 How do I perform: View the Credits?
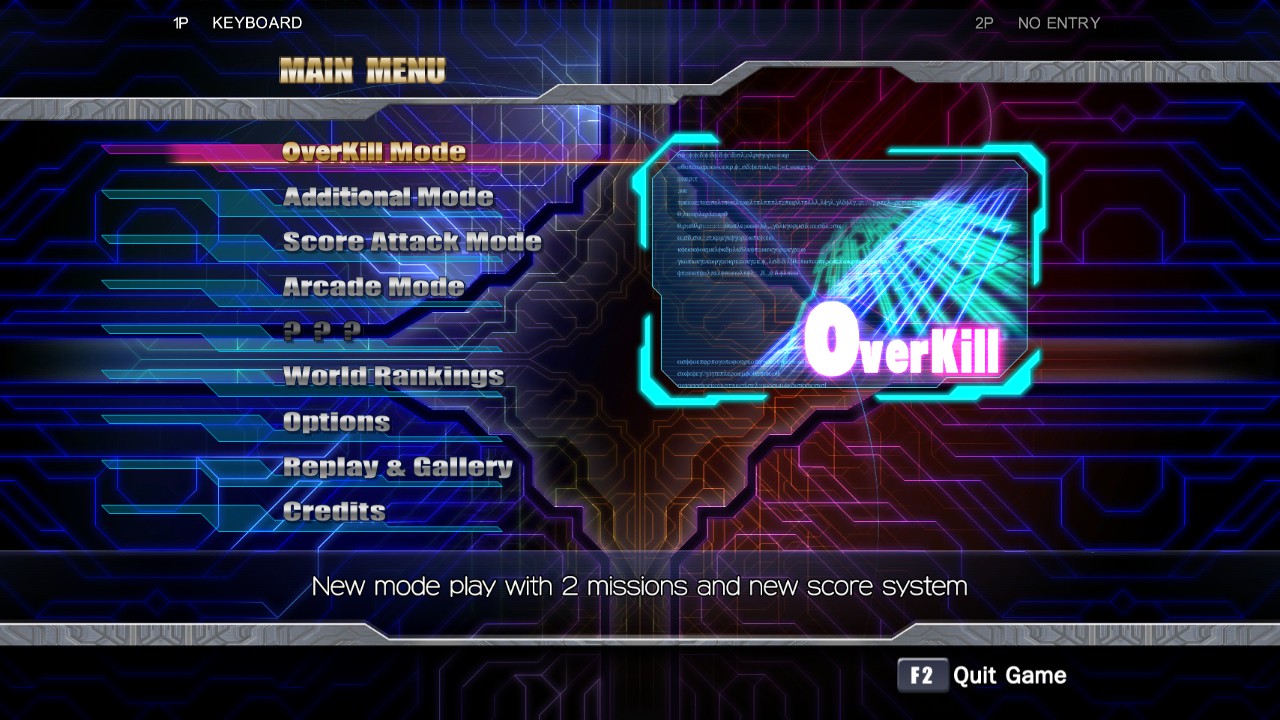pyautogui.click(x=333, y=510)
